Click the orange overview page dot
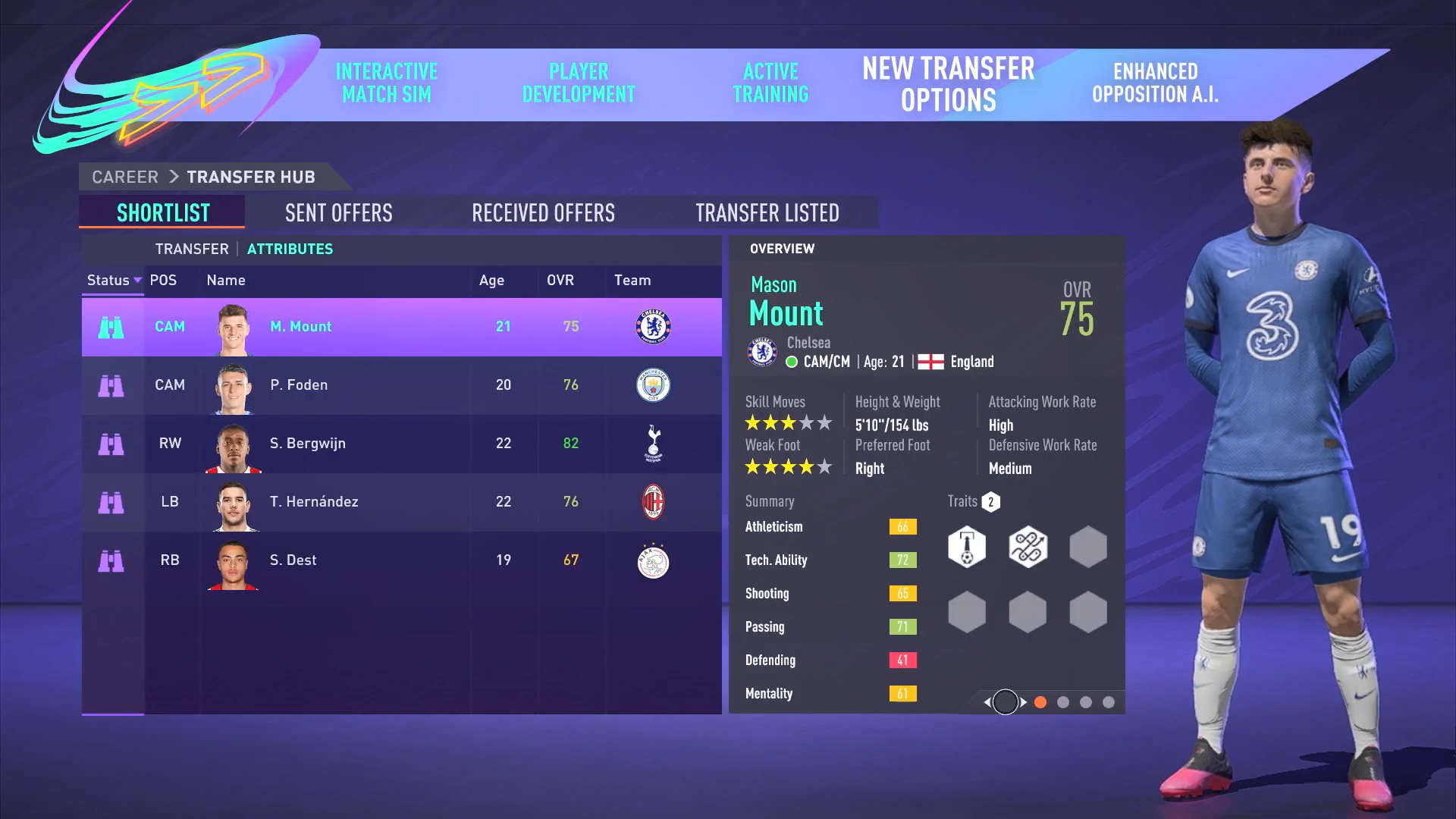Viewport: 1456px width, 819px height. [x=1040, y=703]
